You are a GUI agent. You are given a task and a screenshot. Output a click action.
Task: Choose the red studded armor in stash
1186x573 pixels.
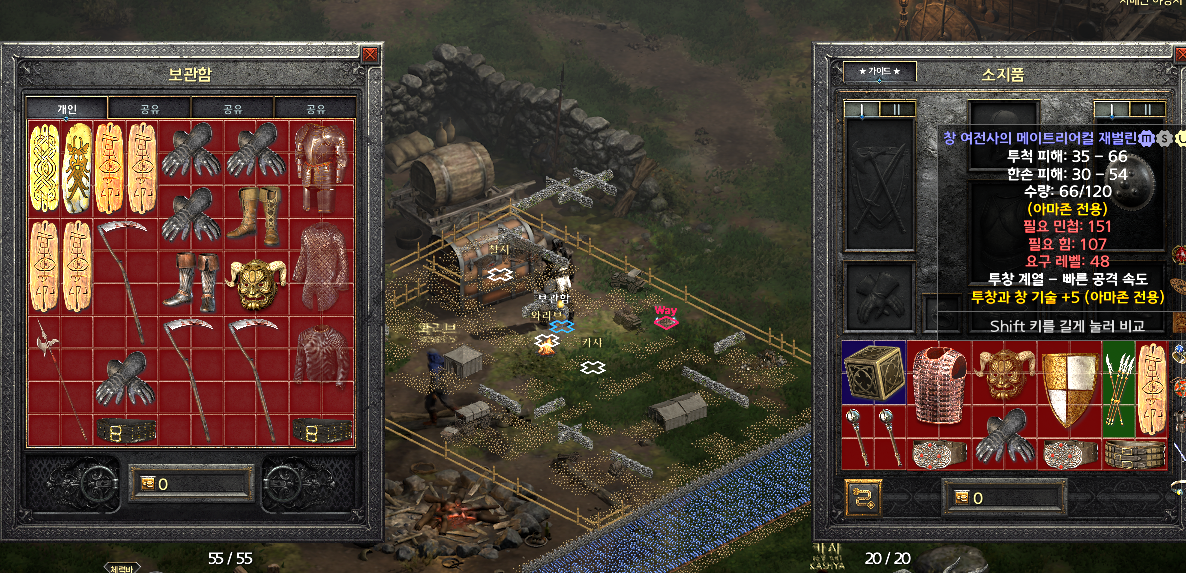321,354
